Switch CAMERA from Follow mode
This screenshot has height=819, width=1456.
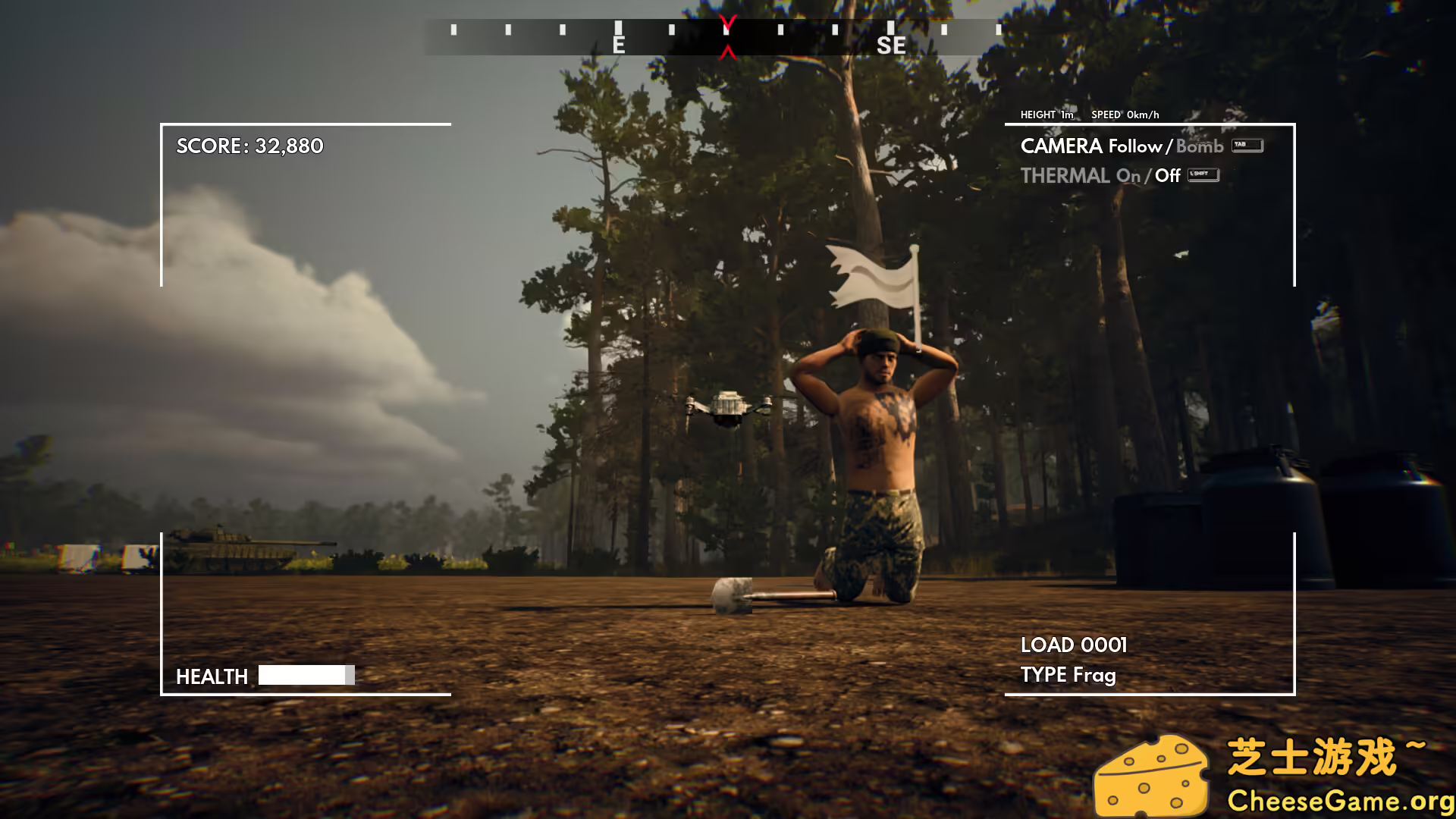(1135, 146)
